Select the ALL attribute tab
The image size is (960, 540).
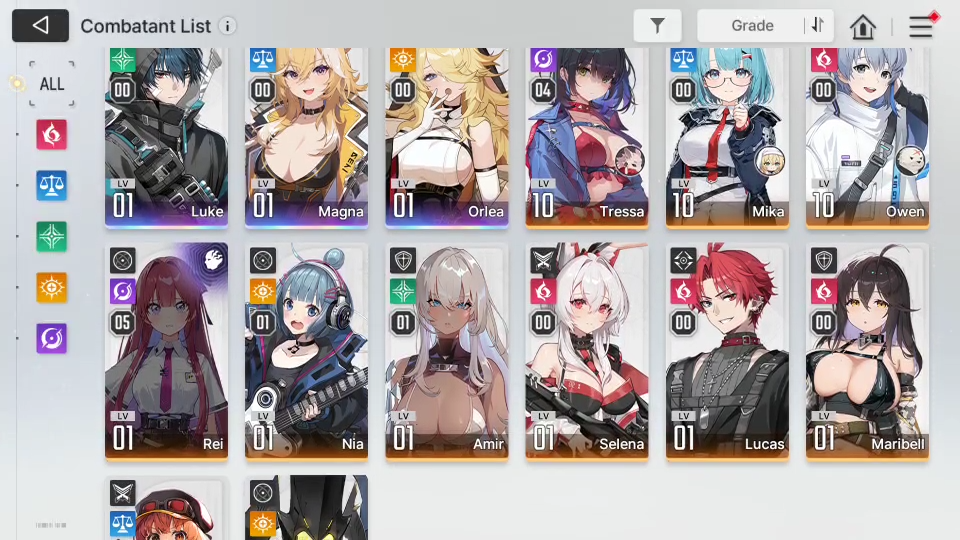(x=52, y=83)
